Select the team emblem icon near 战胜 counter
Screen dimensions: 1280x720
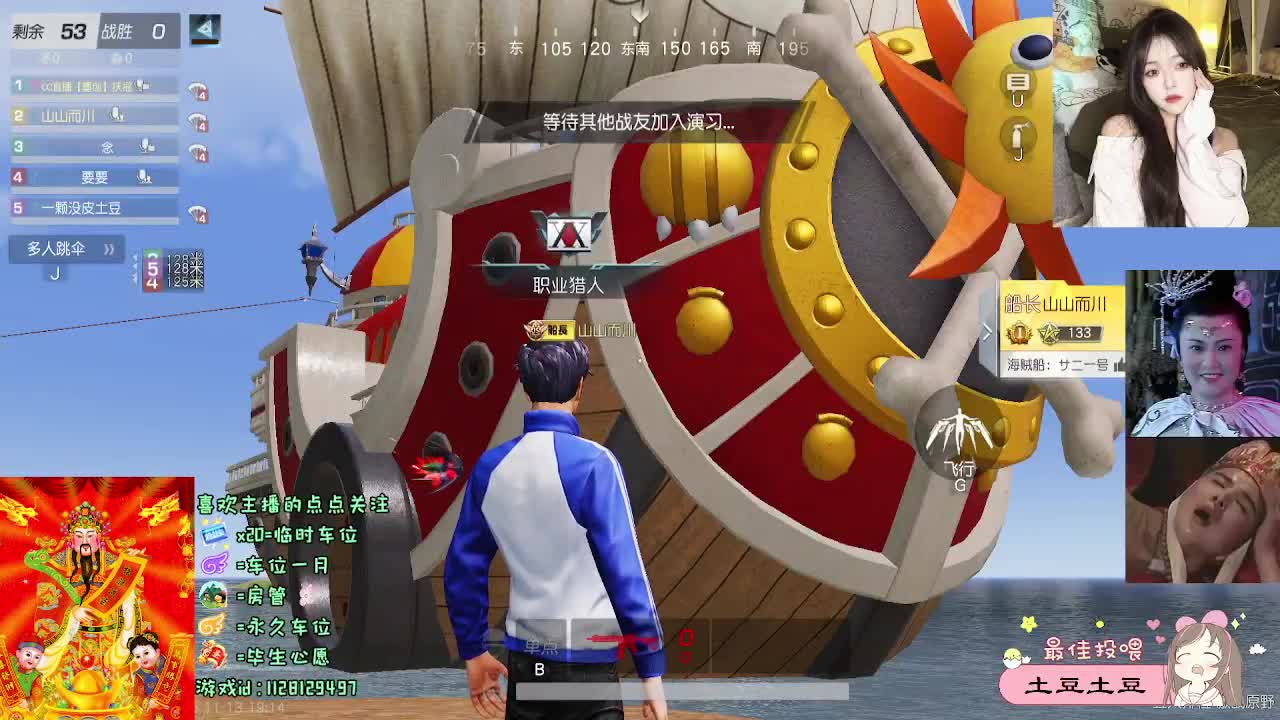point(207,32)
